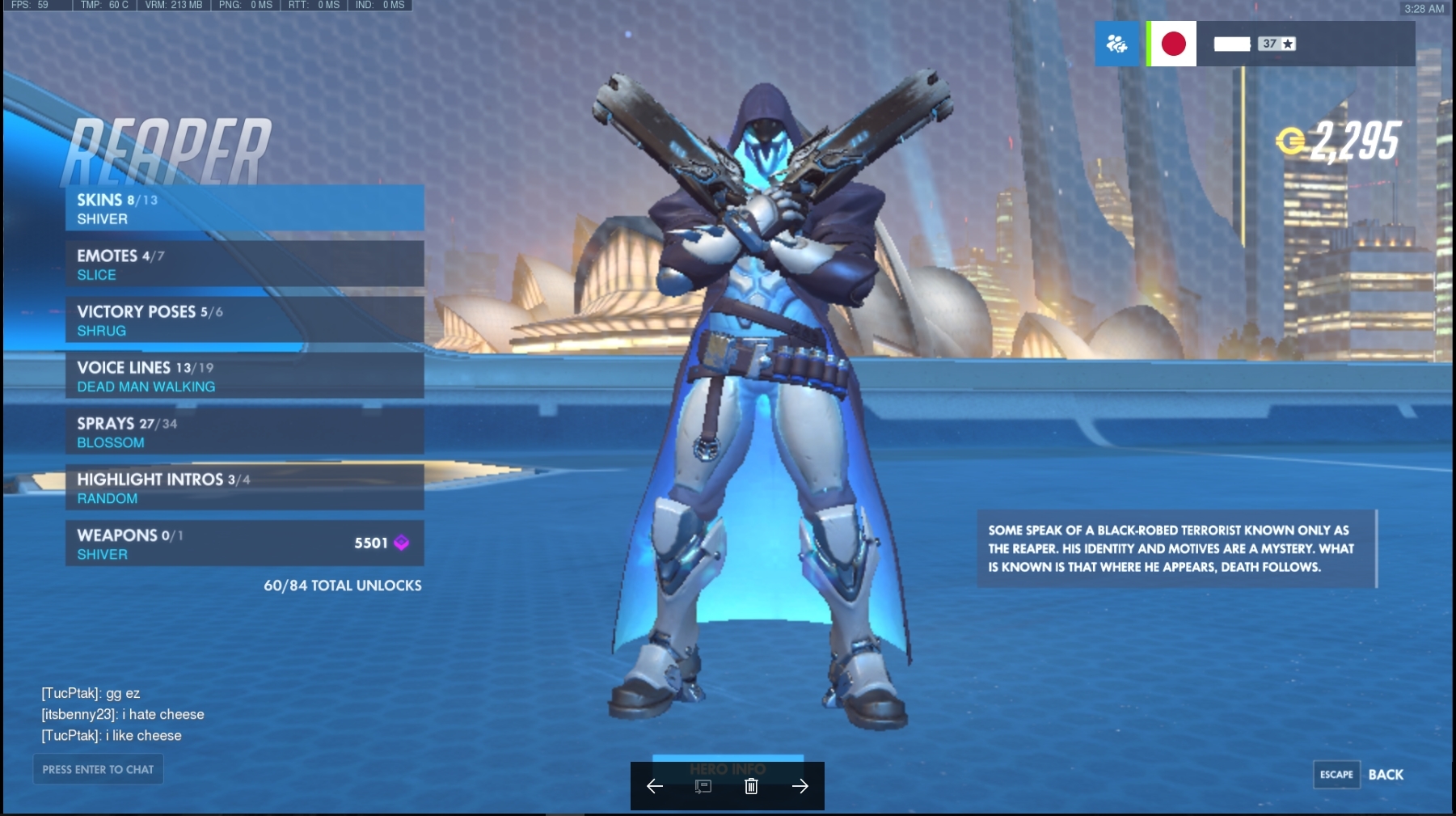Go to the previous screenshot with the left arrow
Viewport: 1456px width, 816px height.
point(655,786)
